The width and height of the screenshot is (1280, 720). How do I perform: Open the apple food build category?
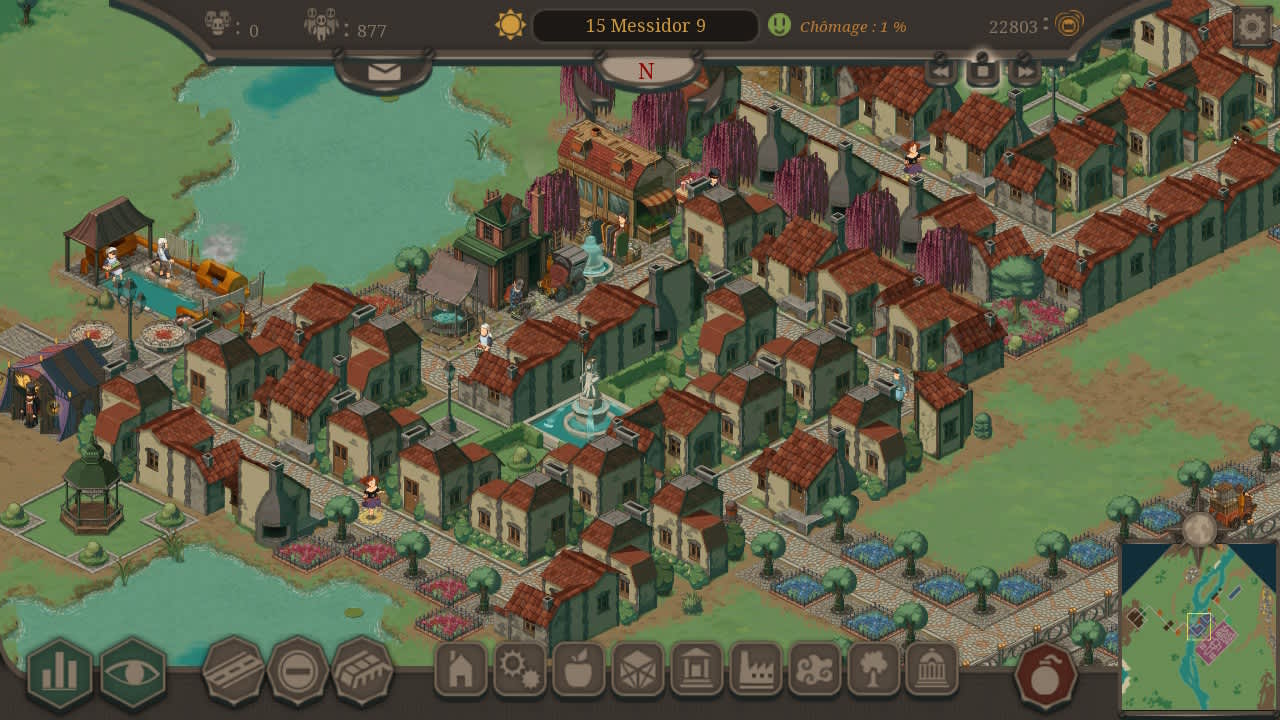[x=579, y=669]
